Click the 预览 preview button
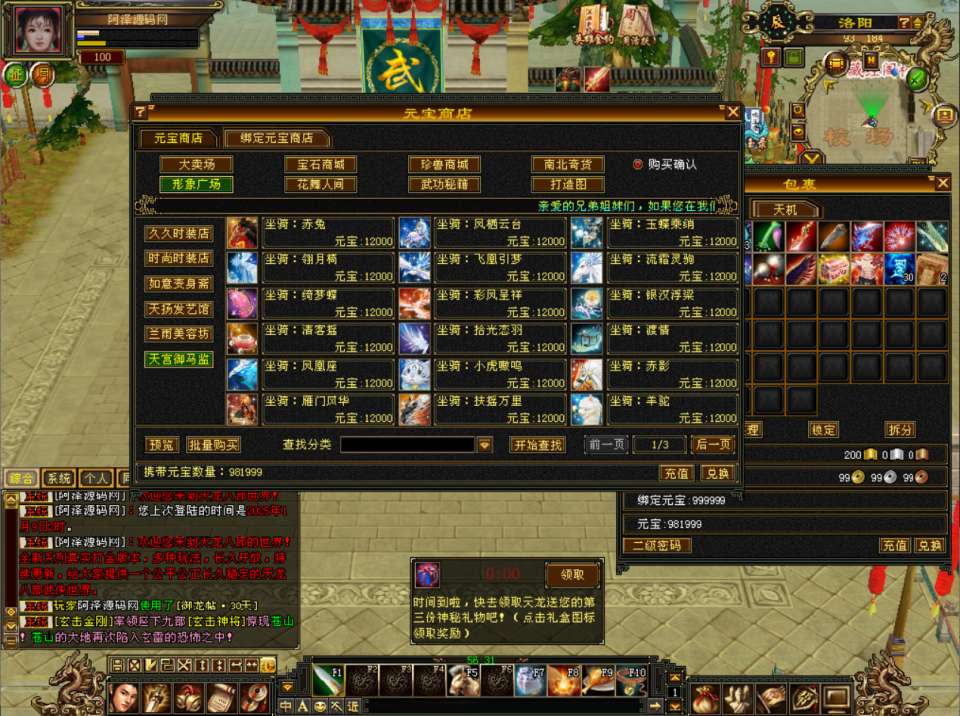The width and height of the screenshot is (960, 716). [163, 444]
